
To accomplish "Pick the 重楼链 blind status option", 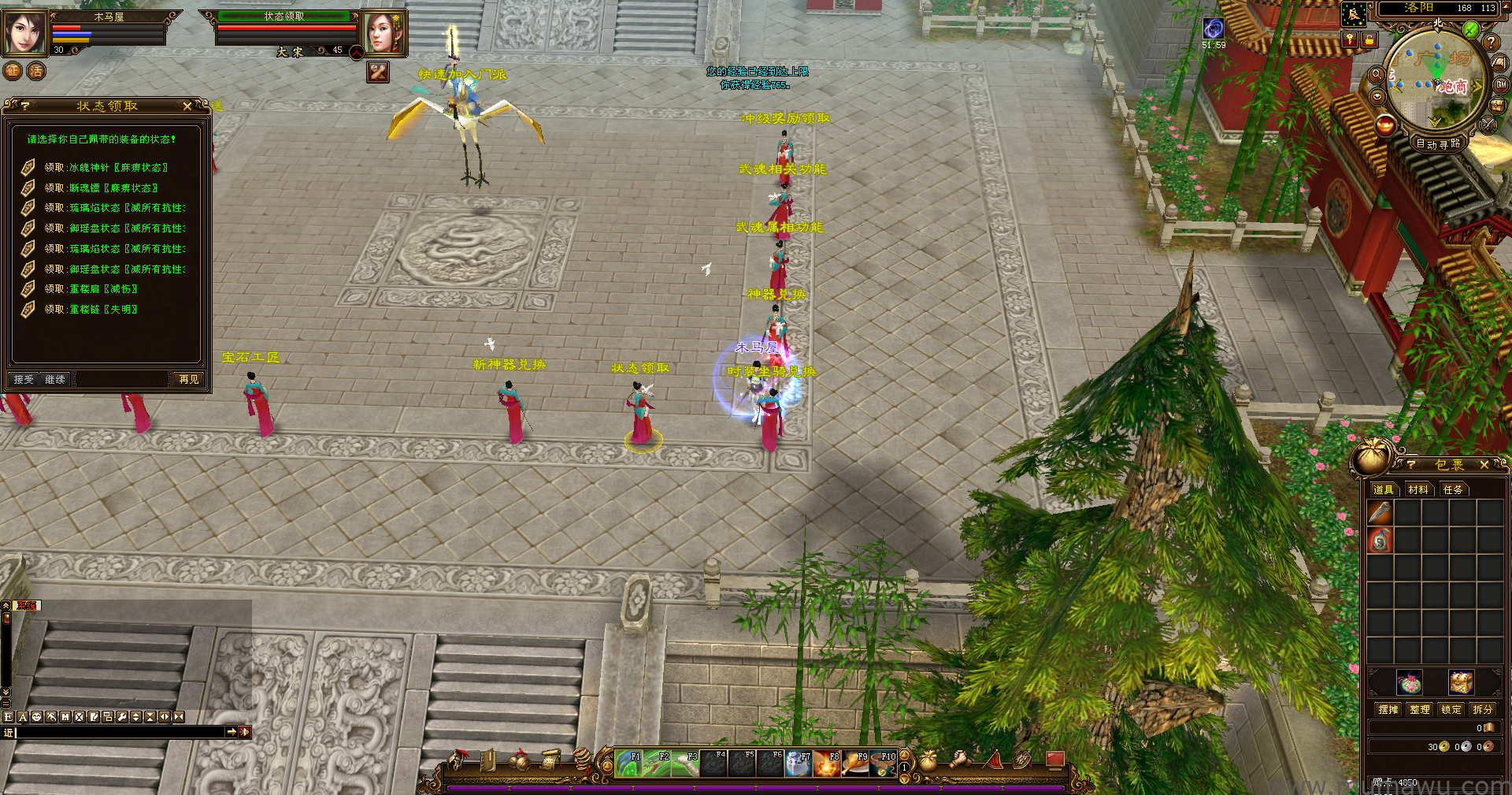I will pos(91,310).
